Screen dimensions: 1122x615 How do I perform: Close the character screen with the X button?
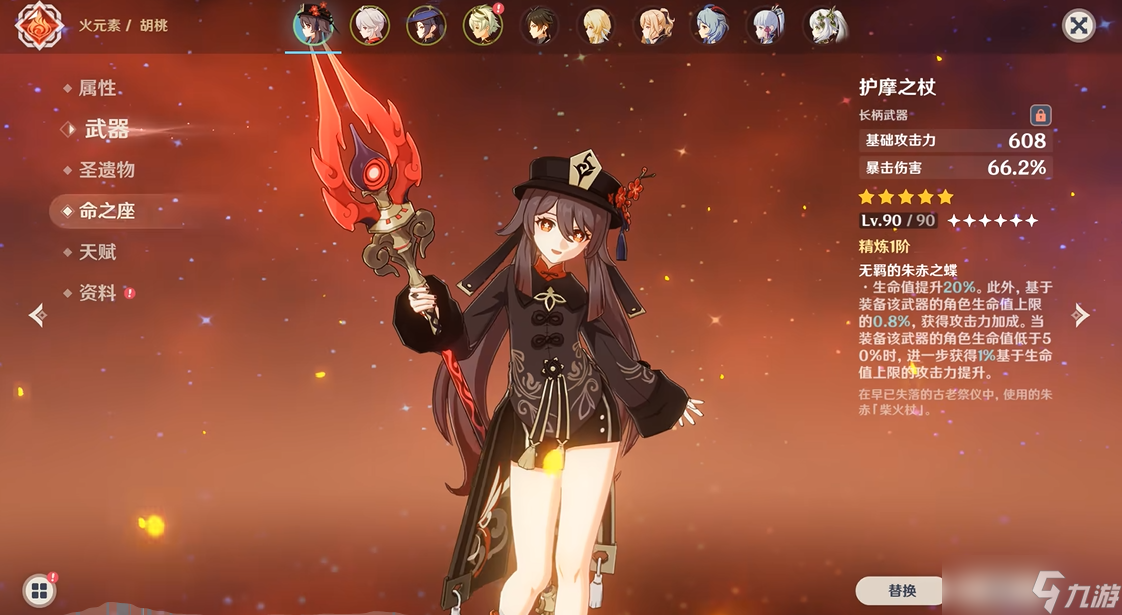(x=1078, y=26)
